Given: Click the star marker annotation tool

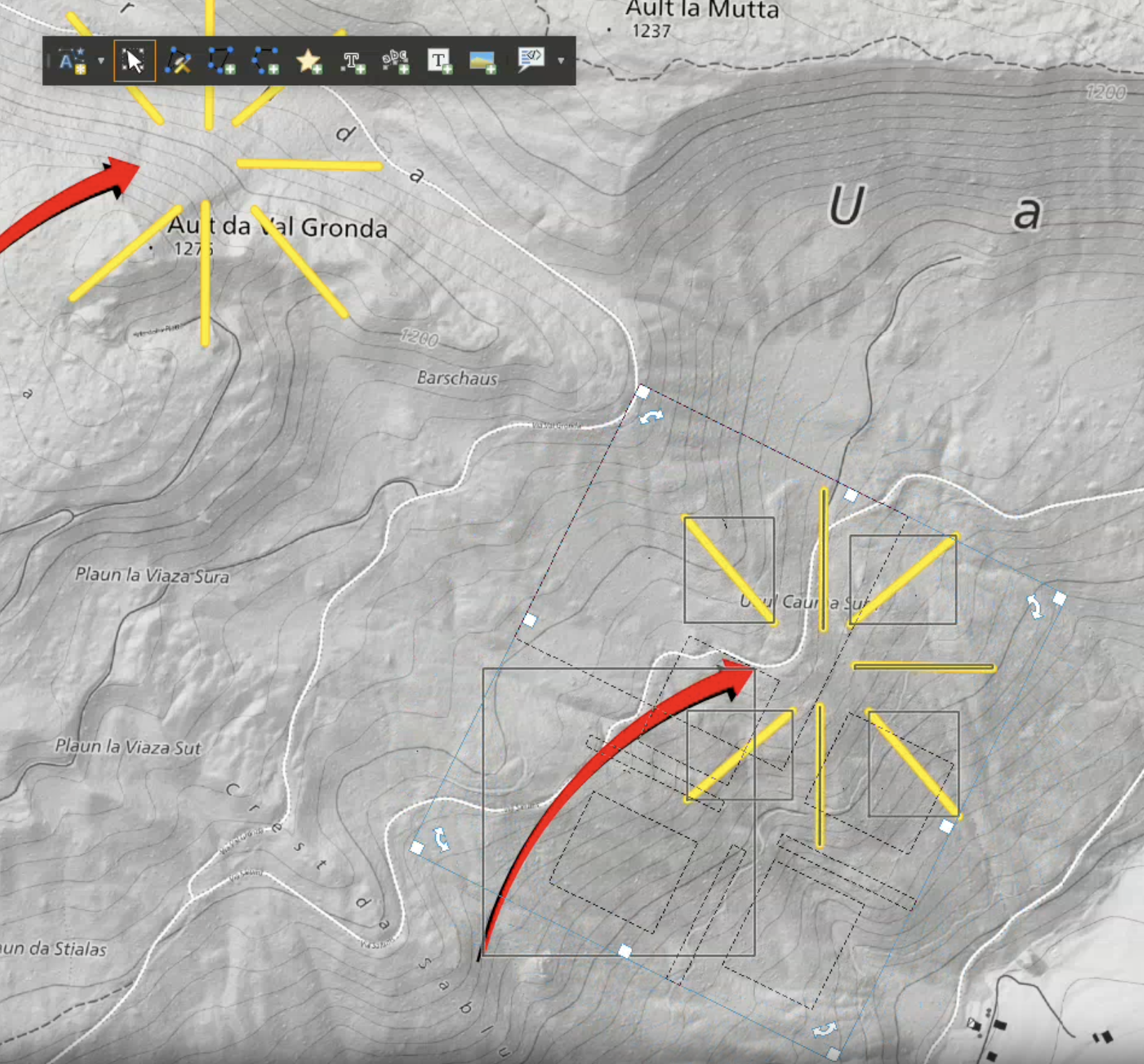Looking at the screenshot, I should click(x=309, y=61).
